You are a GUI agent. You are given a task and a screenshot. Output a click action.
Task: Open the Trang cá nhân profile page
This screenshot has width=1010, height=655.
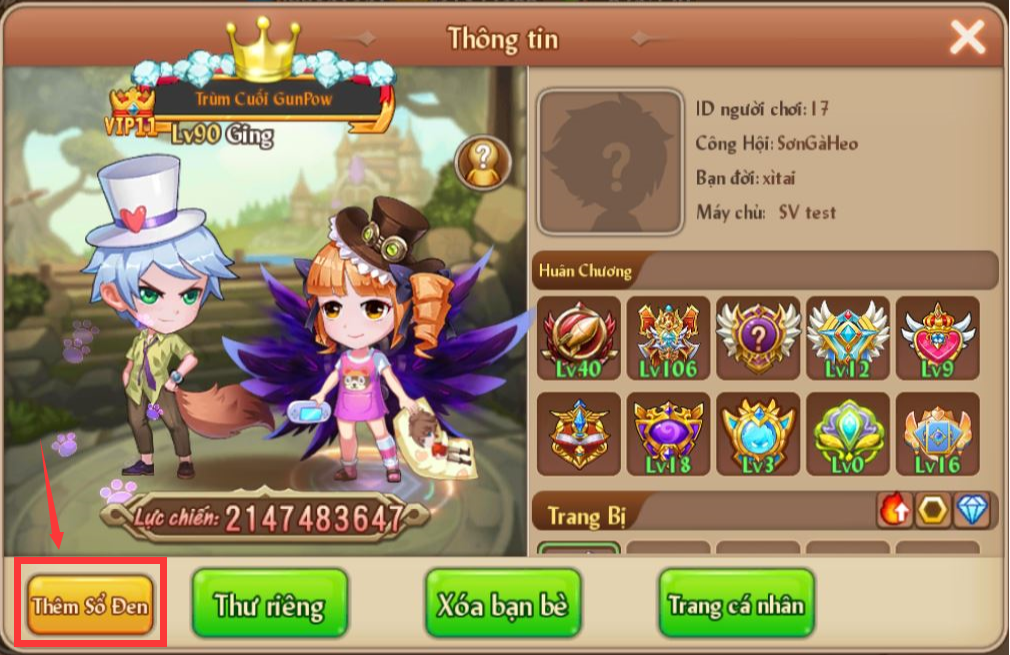[736, 604]
